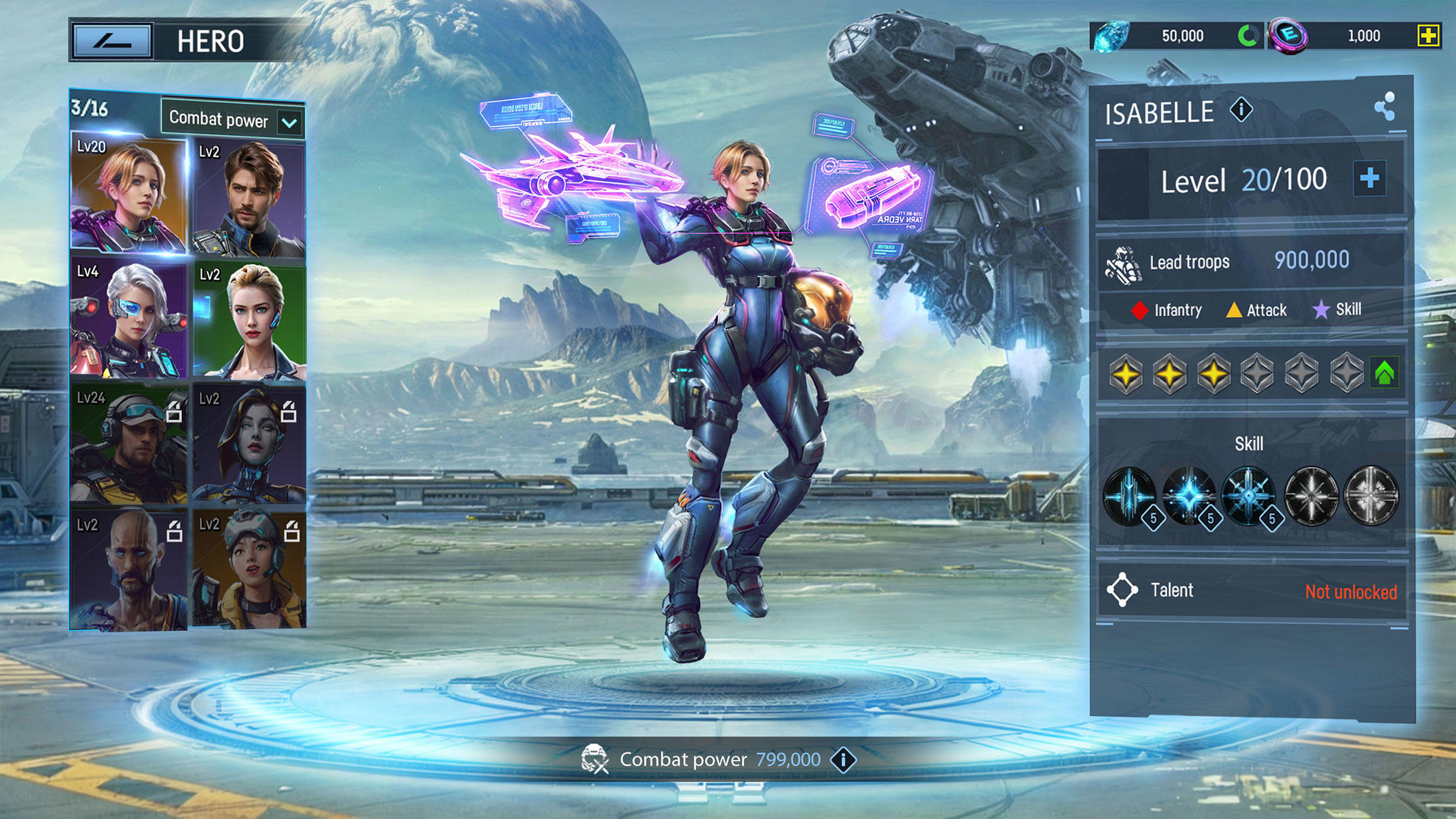1456x819 pixels.
Task: Open the combat power info icon
Action: [842, 759]
